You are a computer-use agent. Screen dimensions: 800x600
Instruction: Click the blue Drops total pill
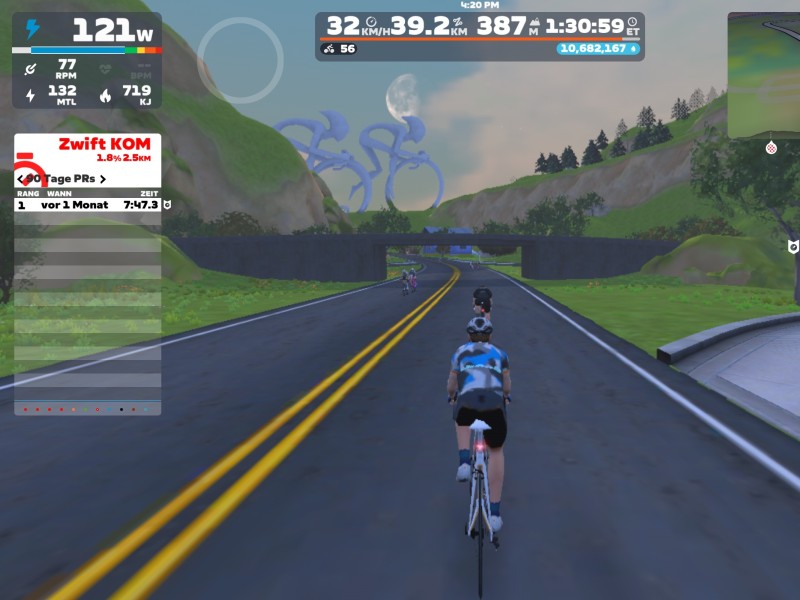point(599,48)
